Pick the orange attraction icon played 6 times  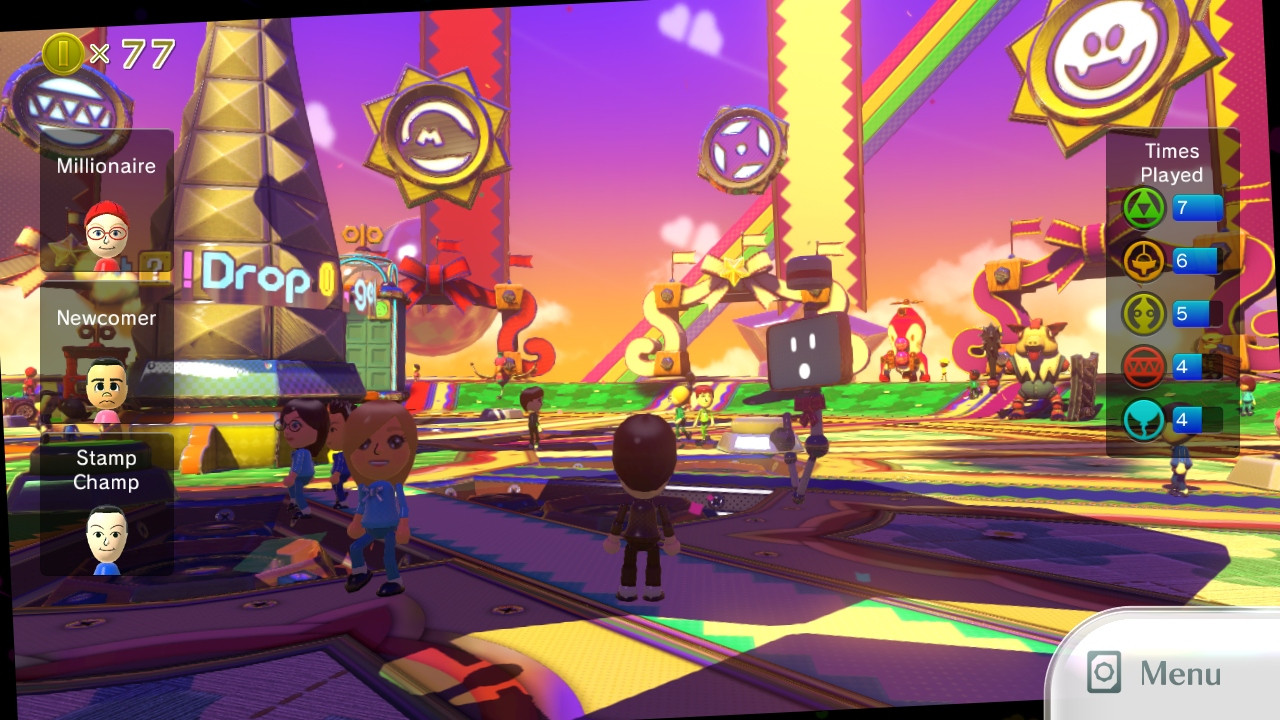[1141, 260]
